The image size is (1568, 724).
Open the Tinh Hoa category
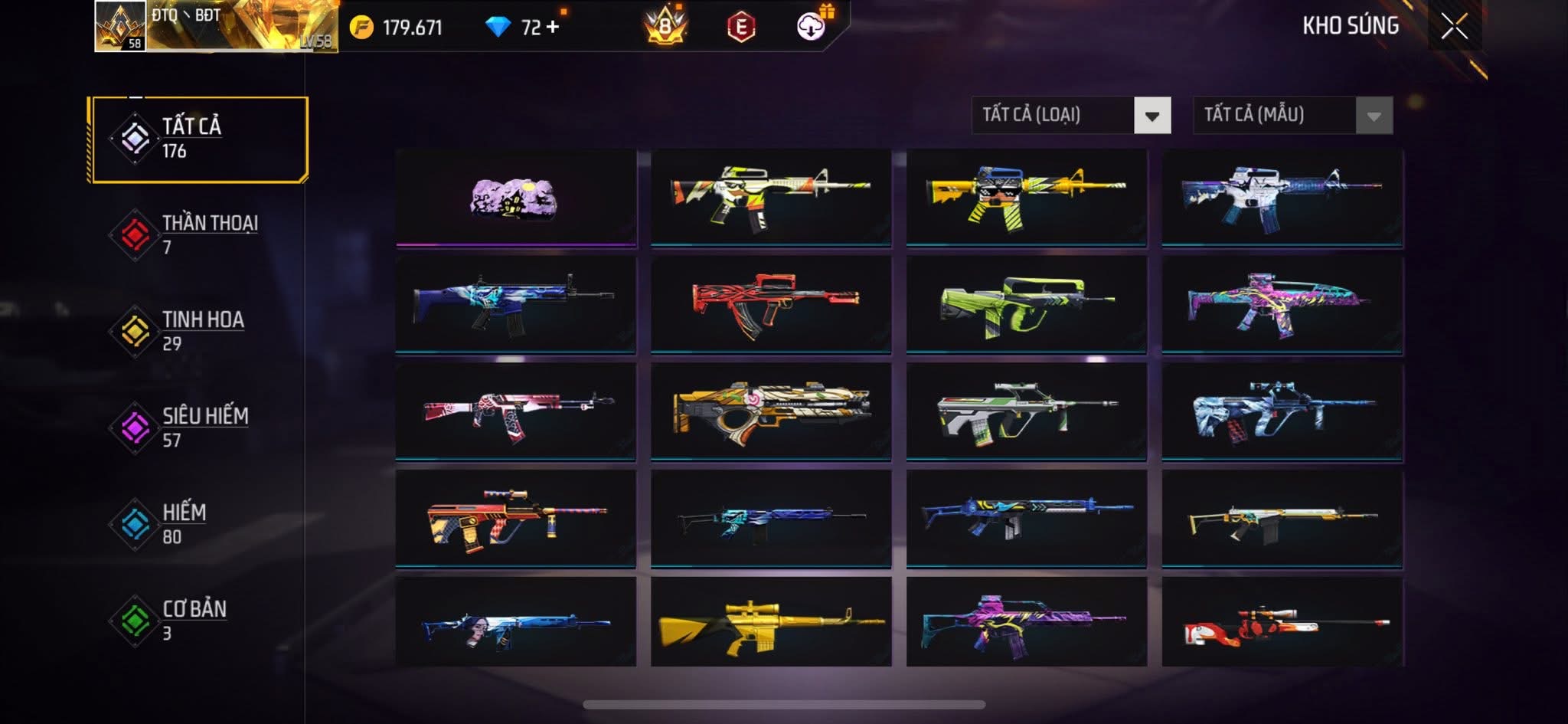[198, 331]
